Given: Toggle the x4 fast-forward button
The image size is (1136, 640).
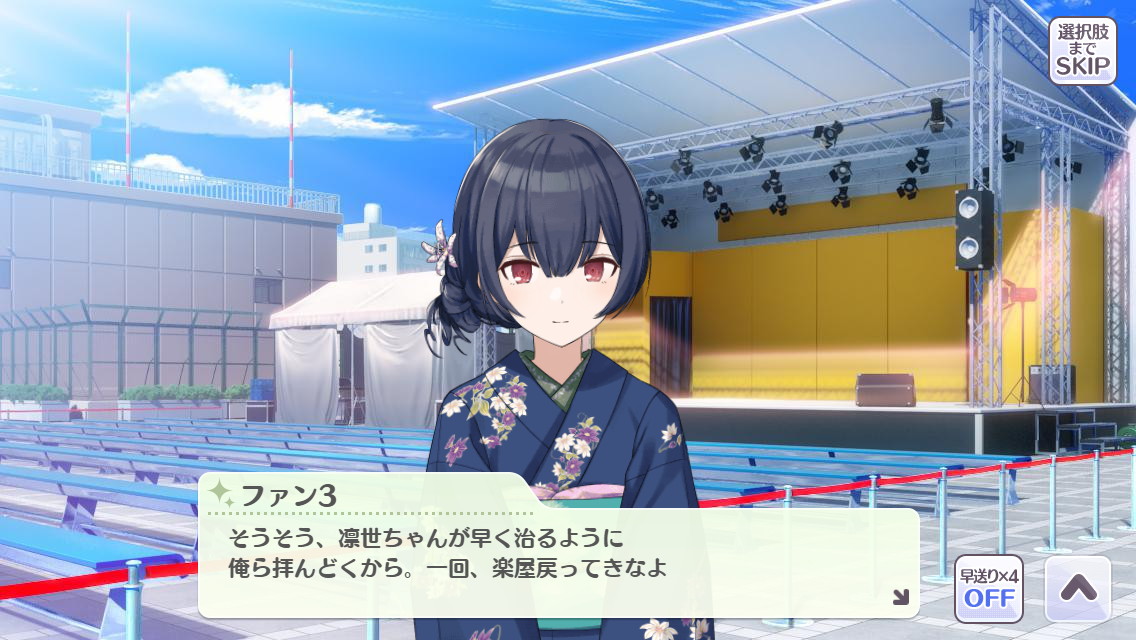Looking at the screenshot, I should 988,589.
